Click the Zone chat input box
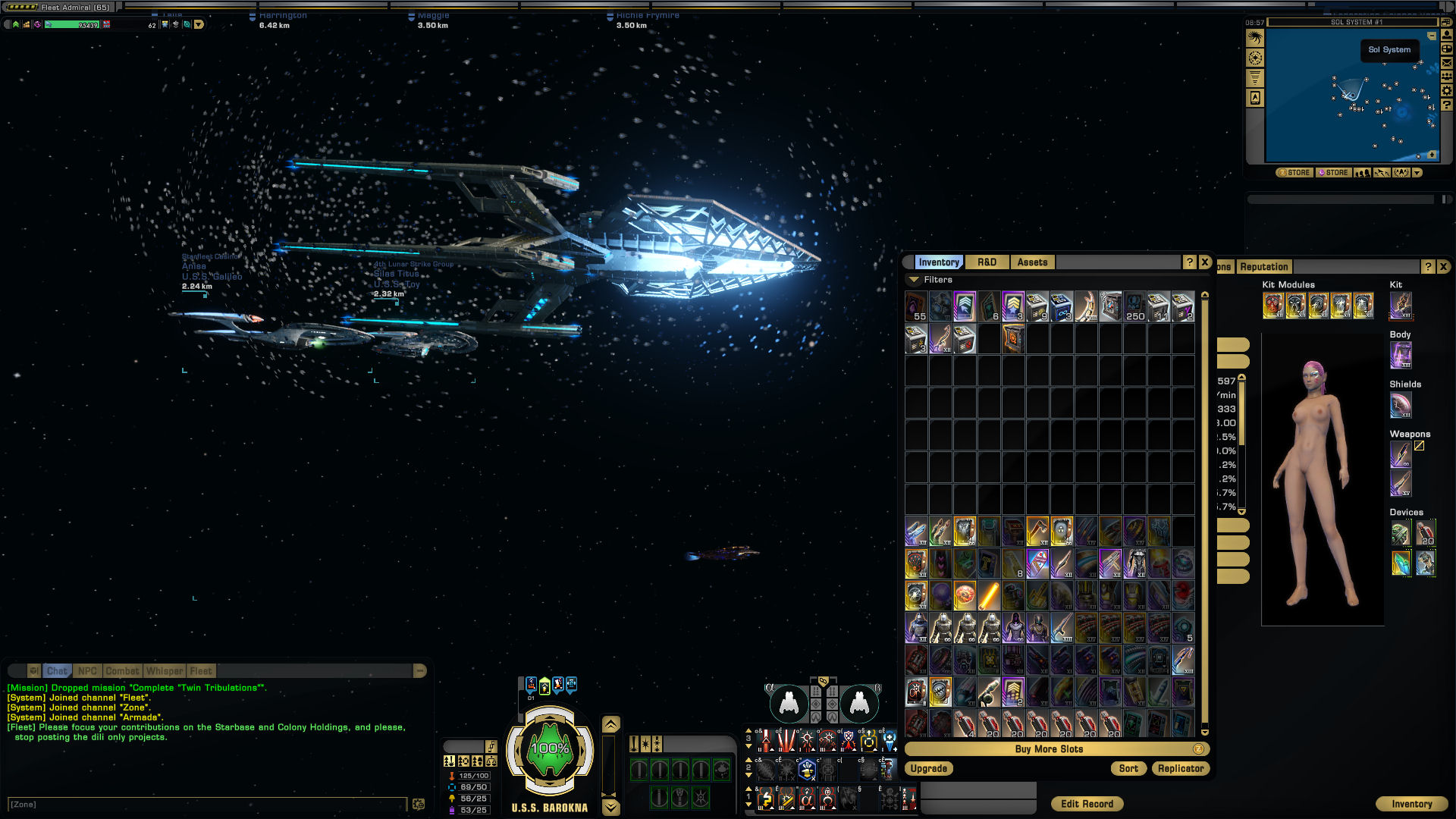 tap(205, 805)
